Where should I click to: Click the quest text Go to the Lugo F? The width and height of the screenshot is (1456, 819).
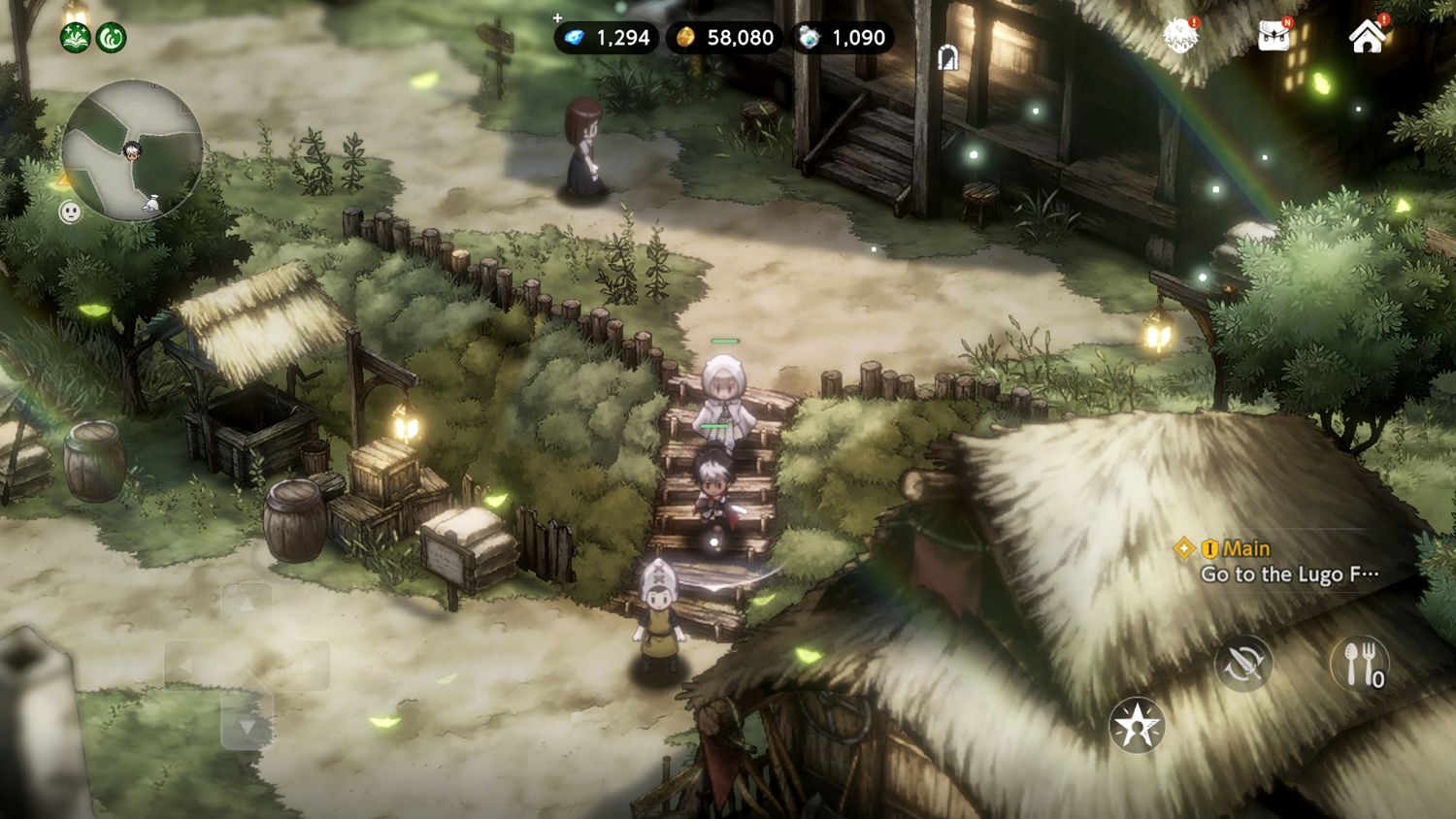pos(1291,573)
